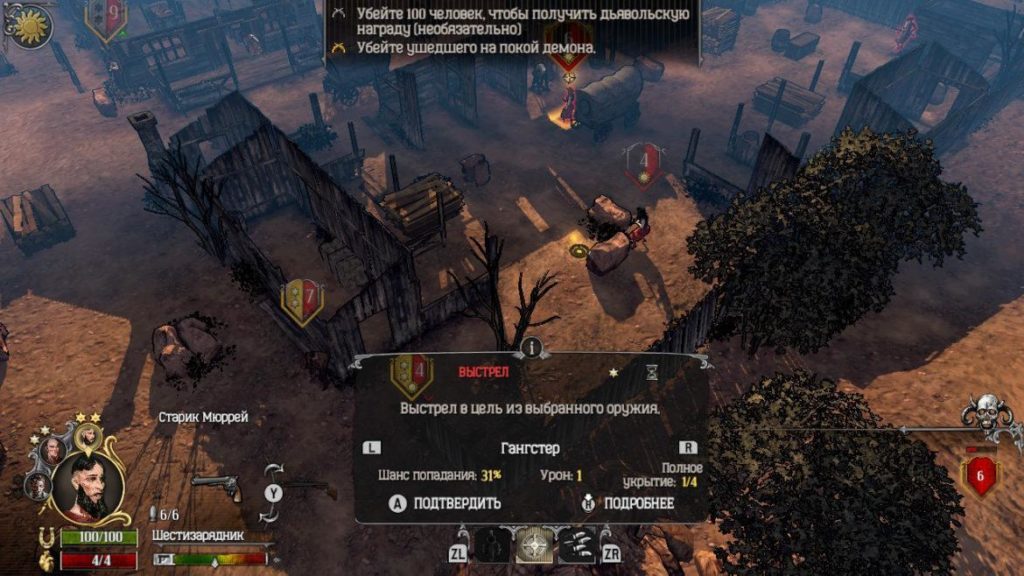Open the info icon above the action panel

coord(531,347)
